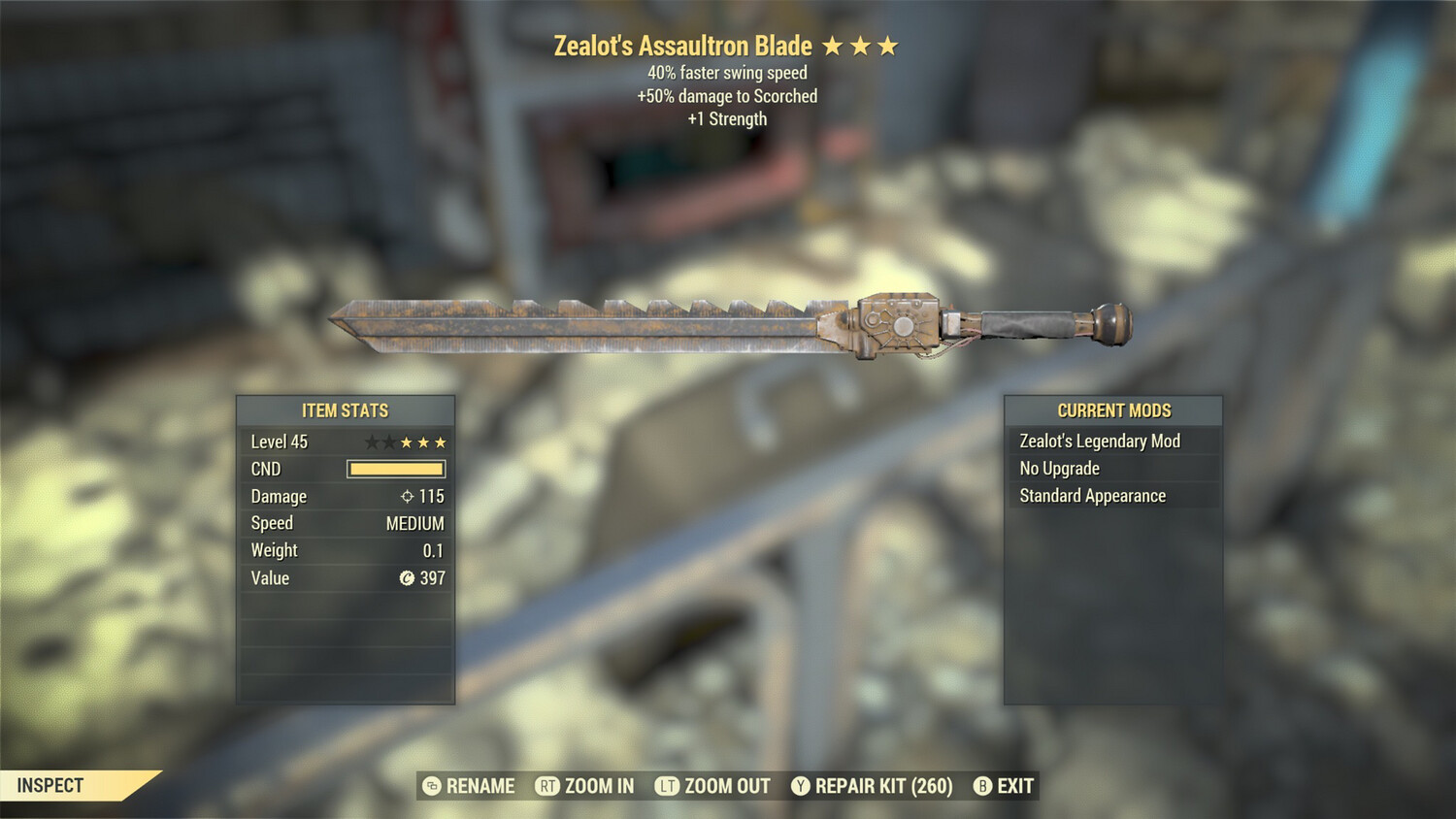Expand the ITEM STATS panel header
1456x819 pixels.
point(345,410)
